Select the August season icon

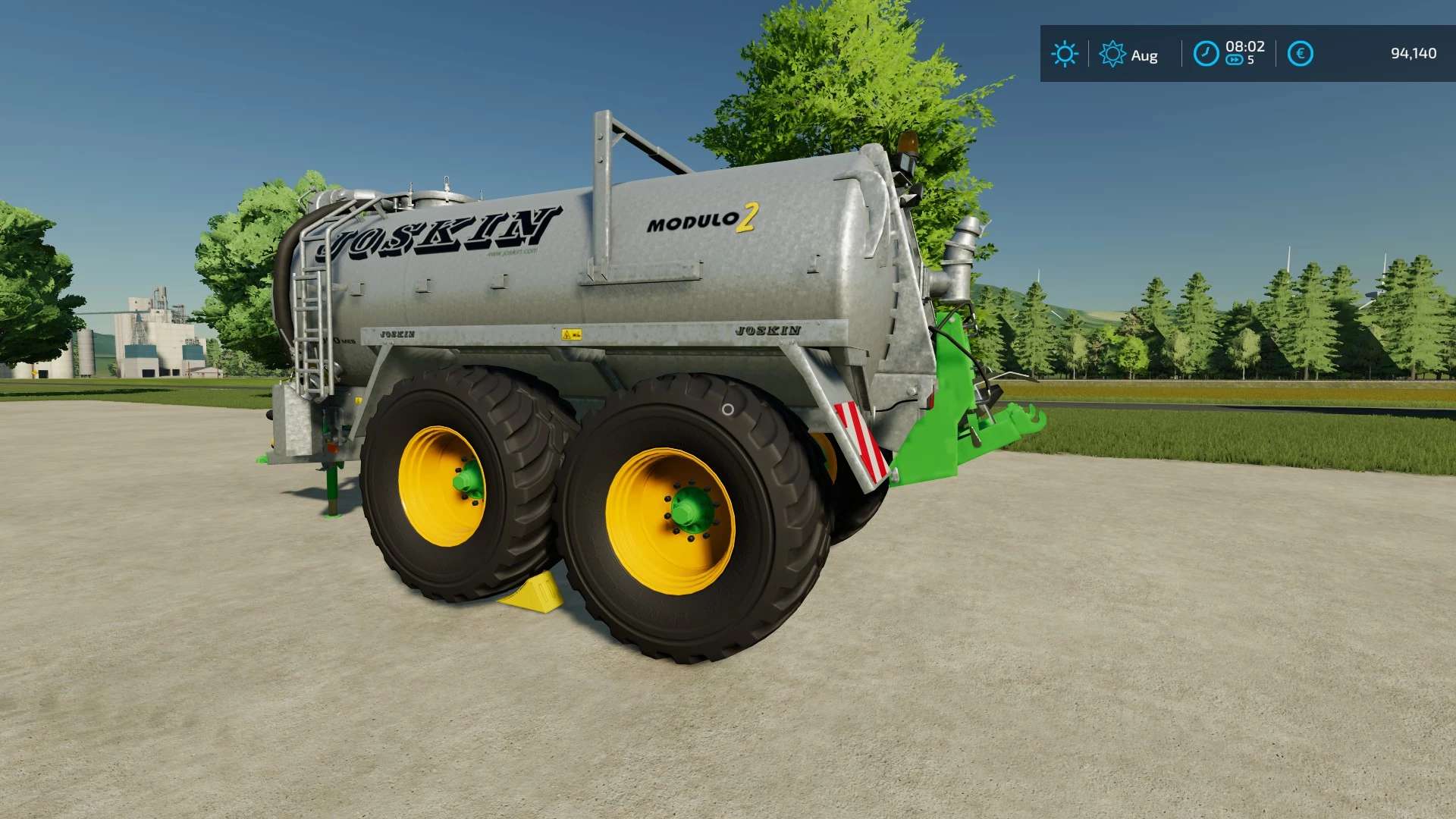[x=1112, y=54]
